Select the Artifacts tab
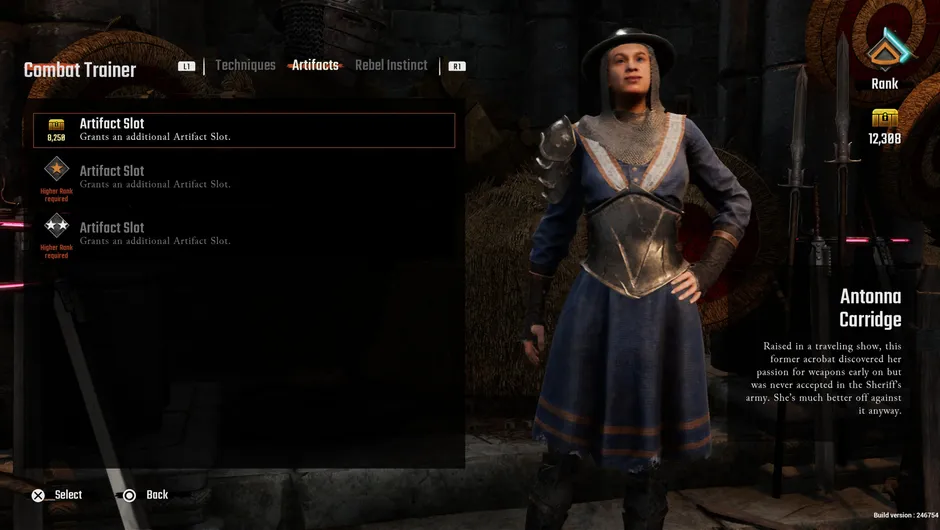940x530 pixels. coord(315,66)
